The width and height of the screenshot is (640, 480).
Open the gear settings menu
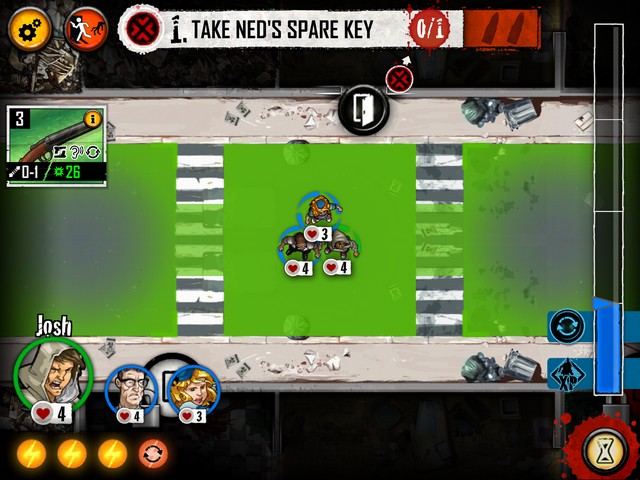(x=28, y=28)
